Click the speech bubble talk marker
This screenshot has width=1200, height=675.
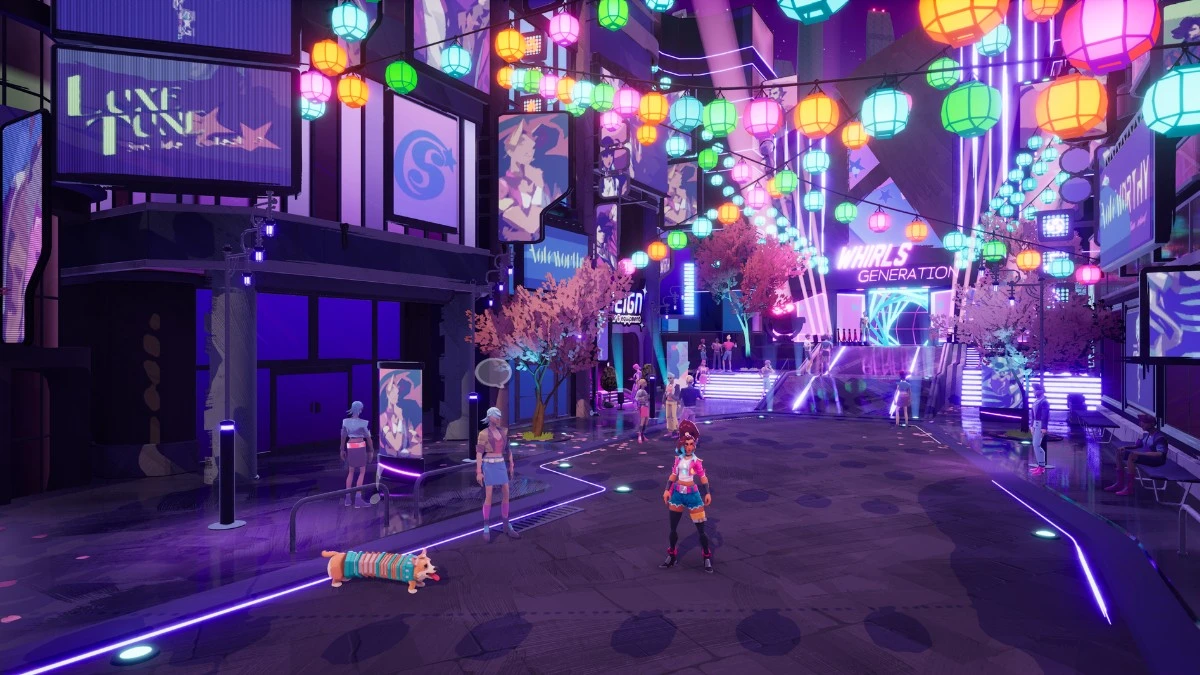click(493, 373)
